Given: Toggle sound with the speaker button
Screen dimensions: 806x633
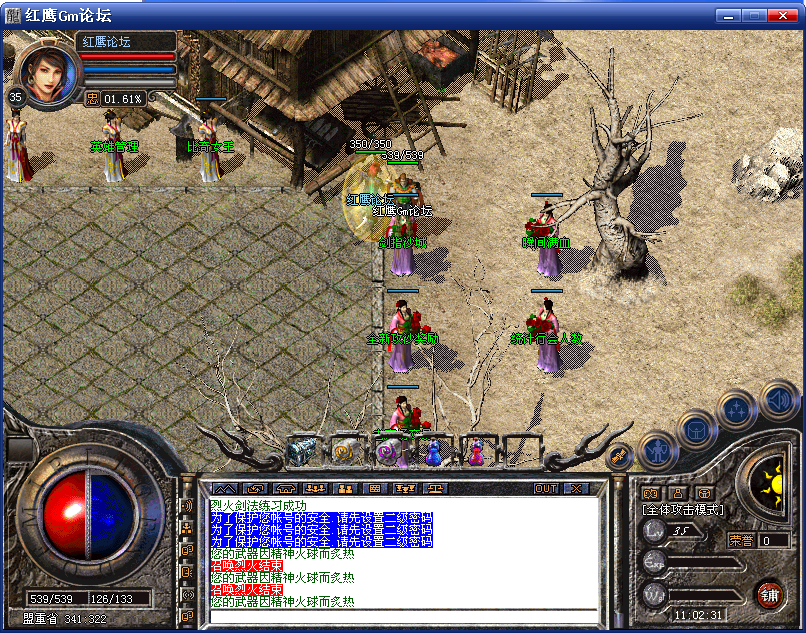Looking at the screenshot, I should click(777, 400).
